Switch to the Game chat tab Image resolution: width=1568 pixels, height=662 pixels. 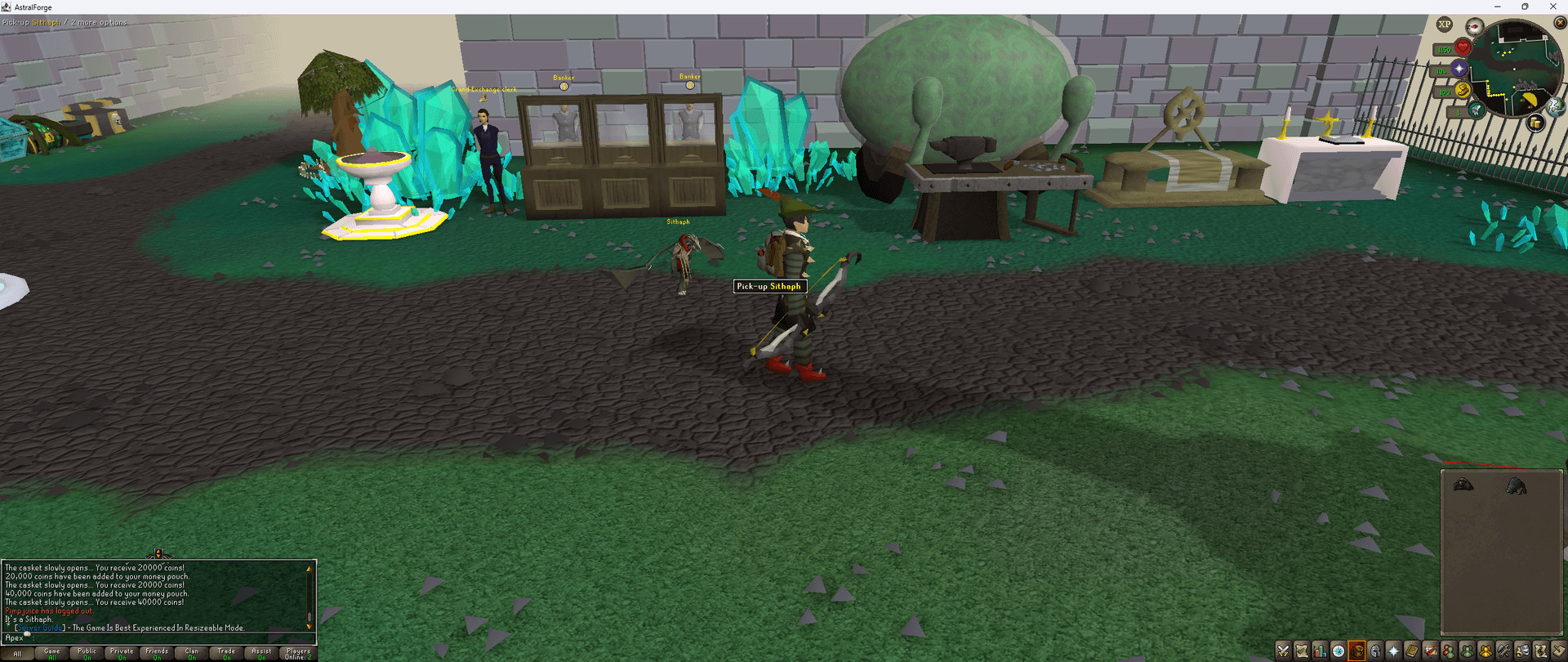(x=51, y=653)
